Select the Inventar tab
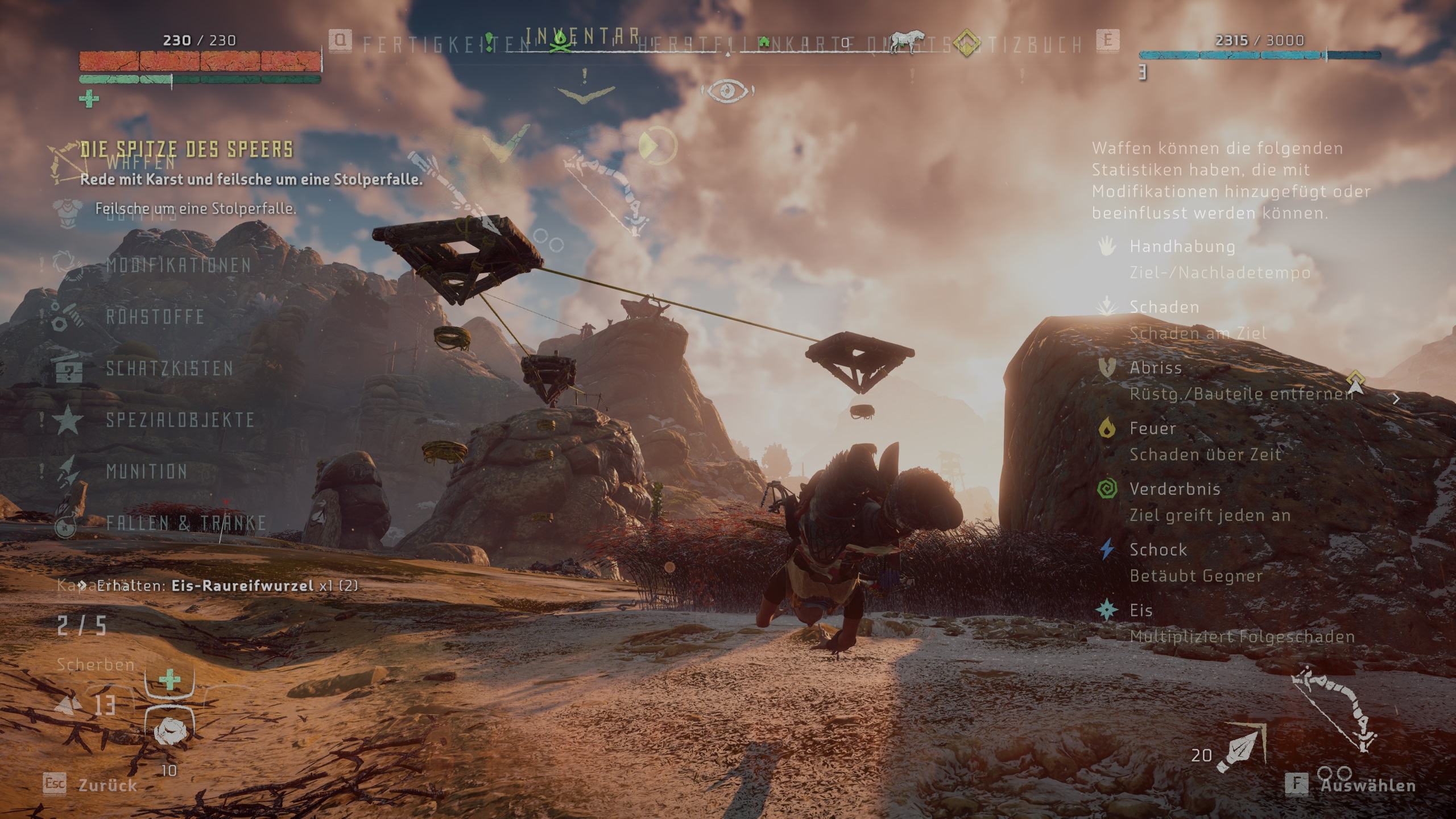Viewport: 1456px width, 819px height. (x=582, y=36)
